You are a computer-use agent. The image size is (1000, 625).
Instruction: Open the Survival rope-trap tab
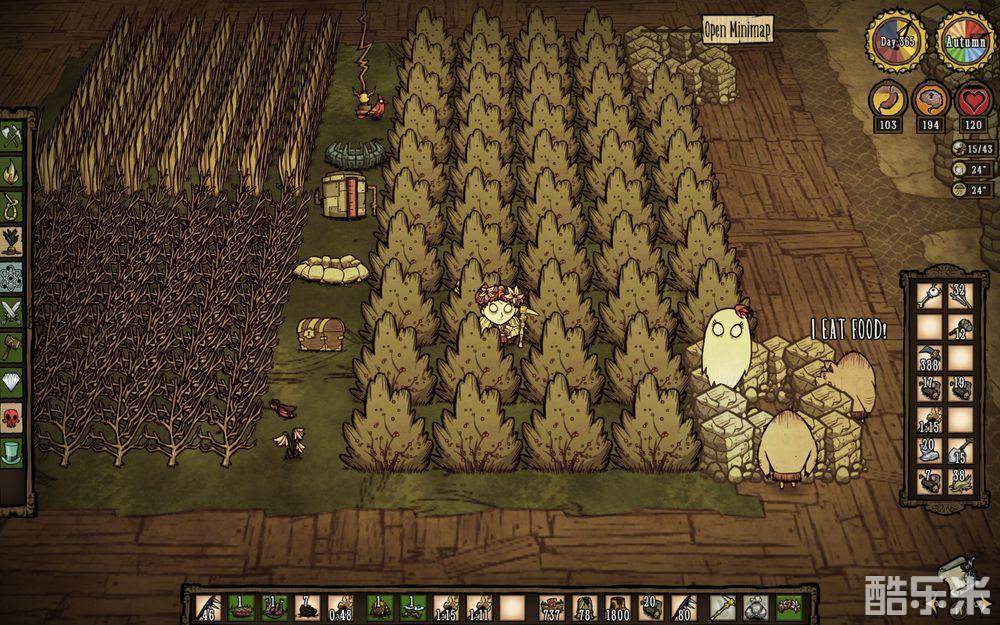click(x=12, y=205)
